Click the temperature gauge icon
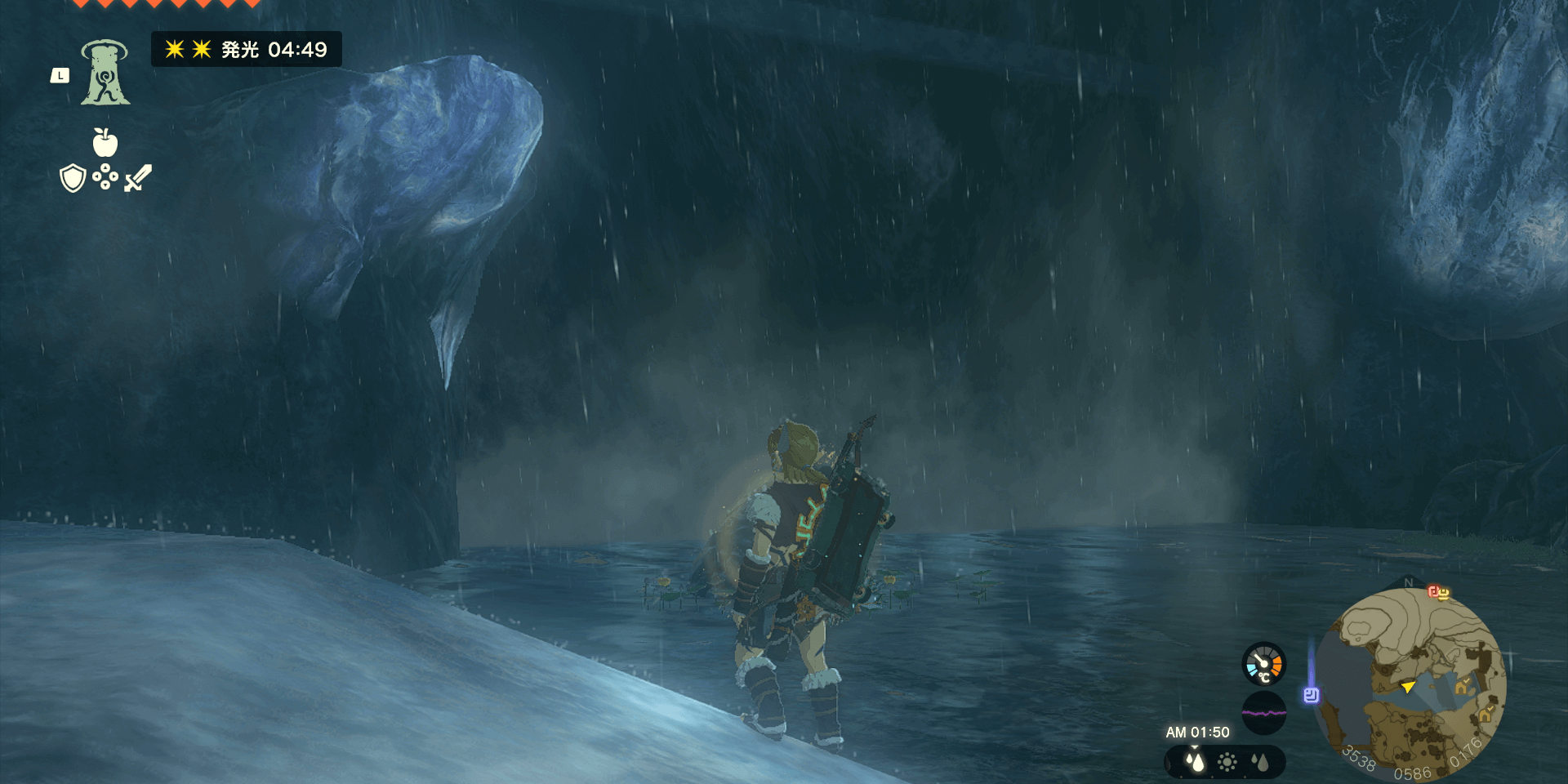 point(1263,663)
